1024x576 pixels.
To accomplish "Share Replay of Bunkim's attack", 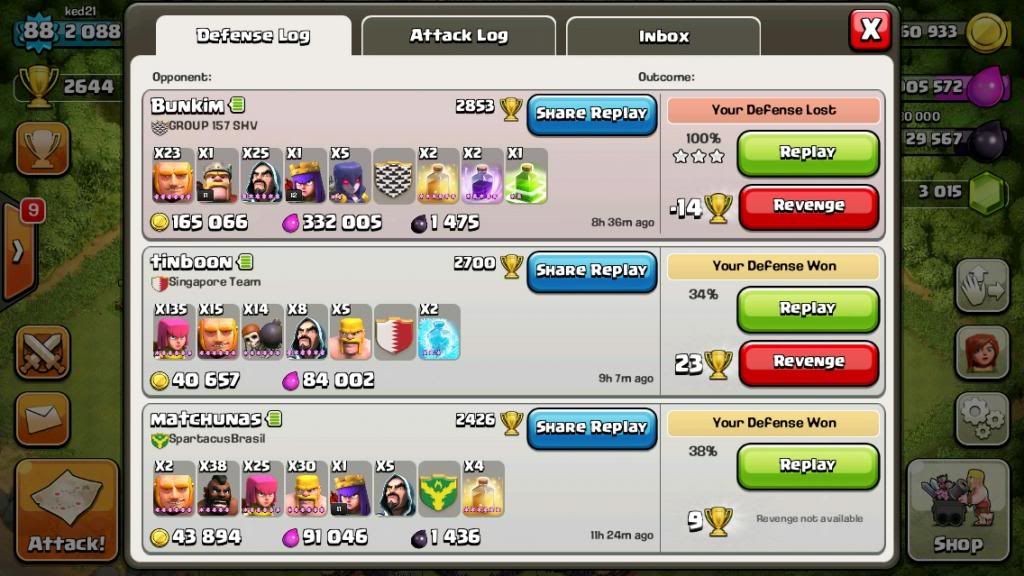I will click(x=592, y=114).
